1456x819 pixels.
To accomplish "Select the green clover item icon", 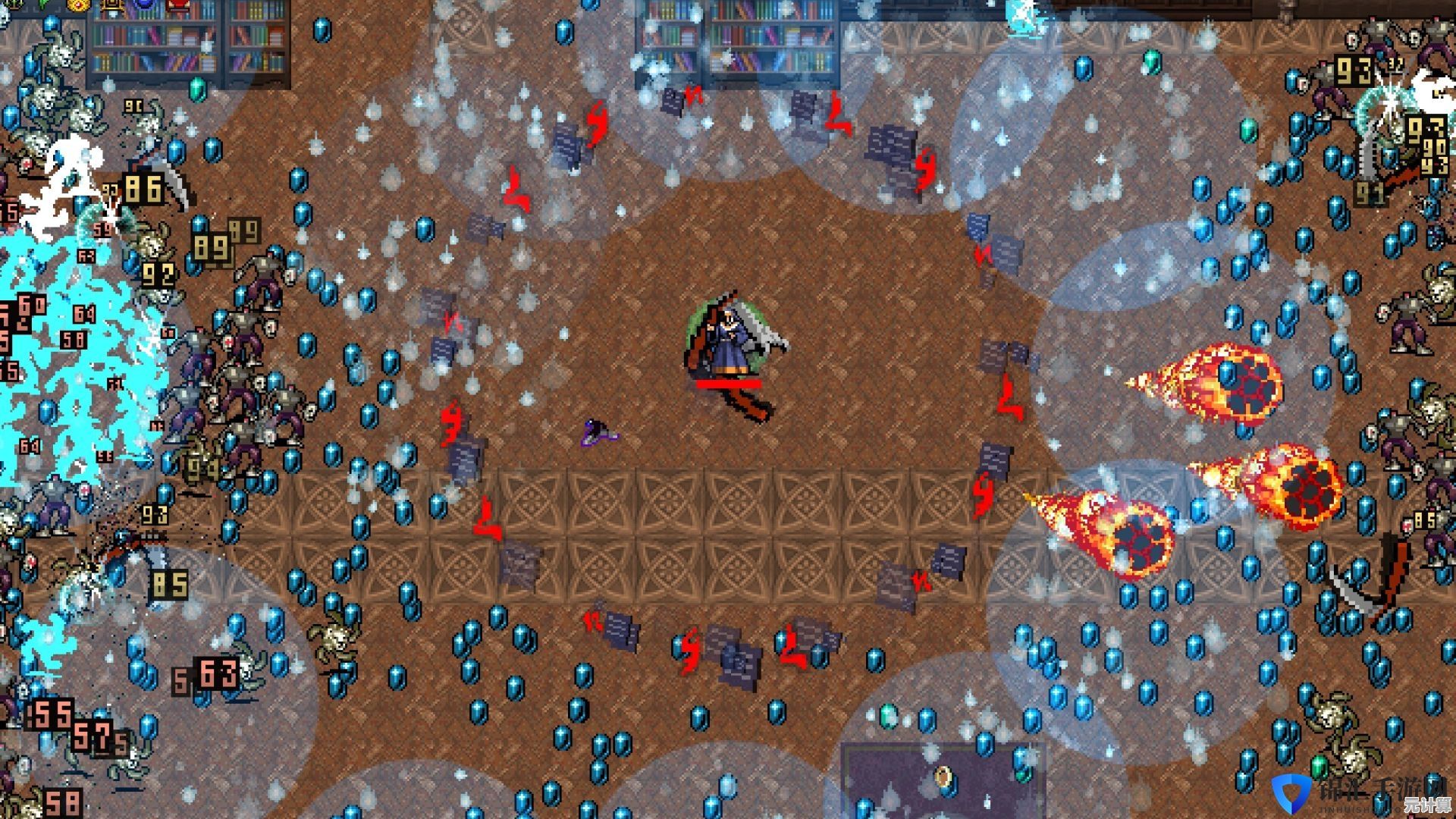I will coord(43,5).
